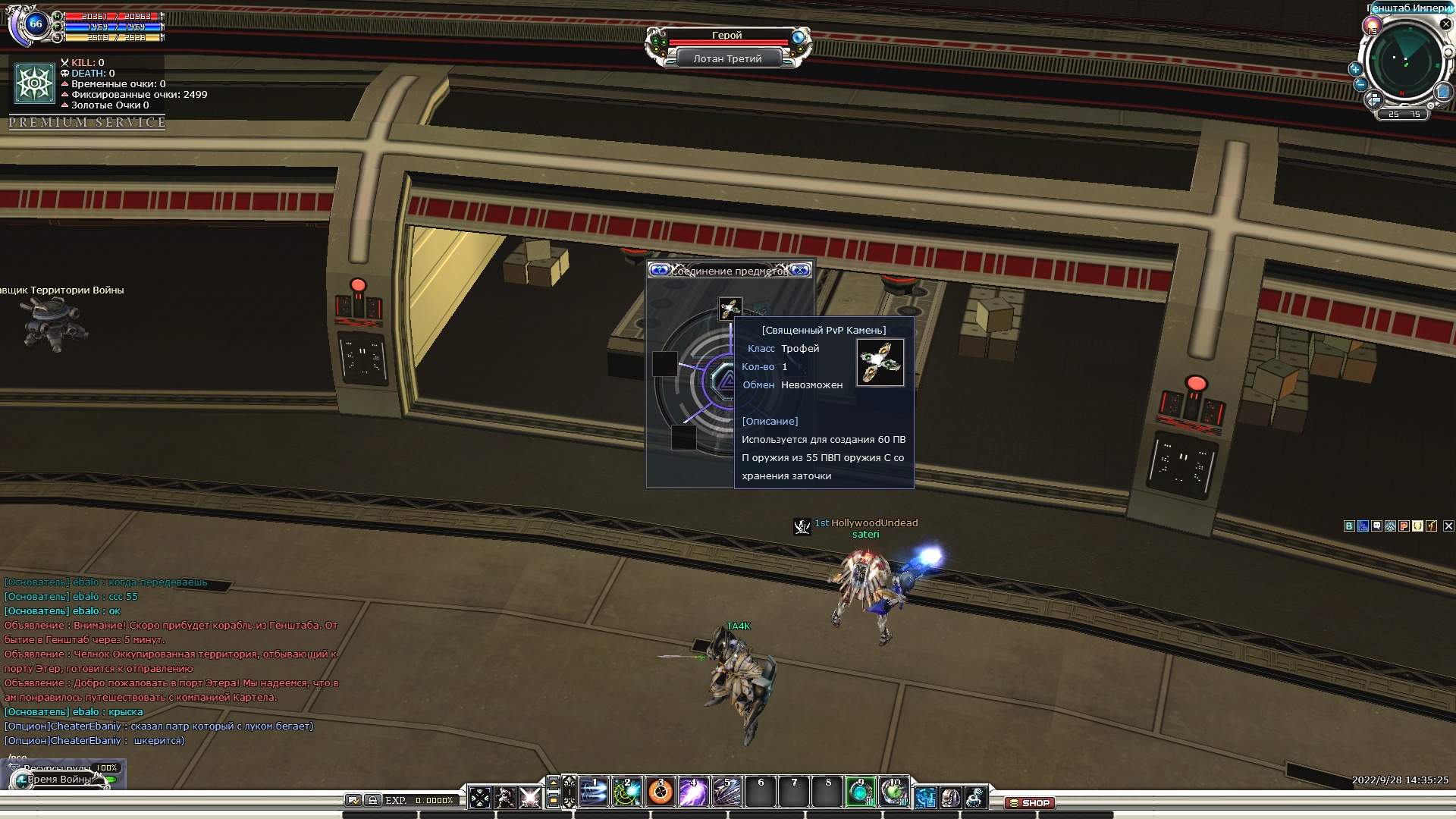Activate hotbar skill slot 1
Viewport: 1456px width, 819px height.
[x=594, y=792]
